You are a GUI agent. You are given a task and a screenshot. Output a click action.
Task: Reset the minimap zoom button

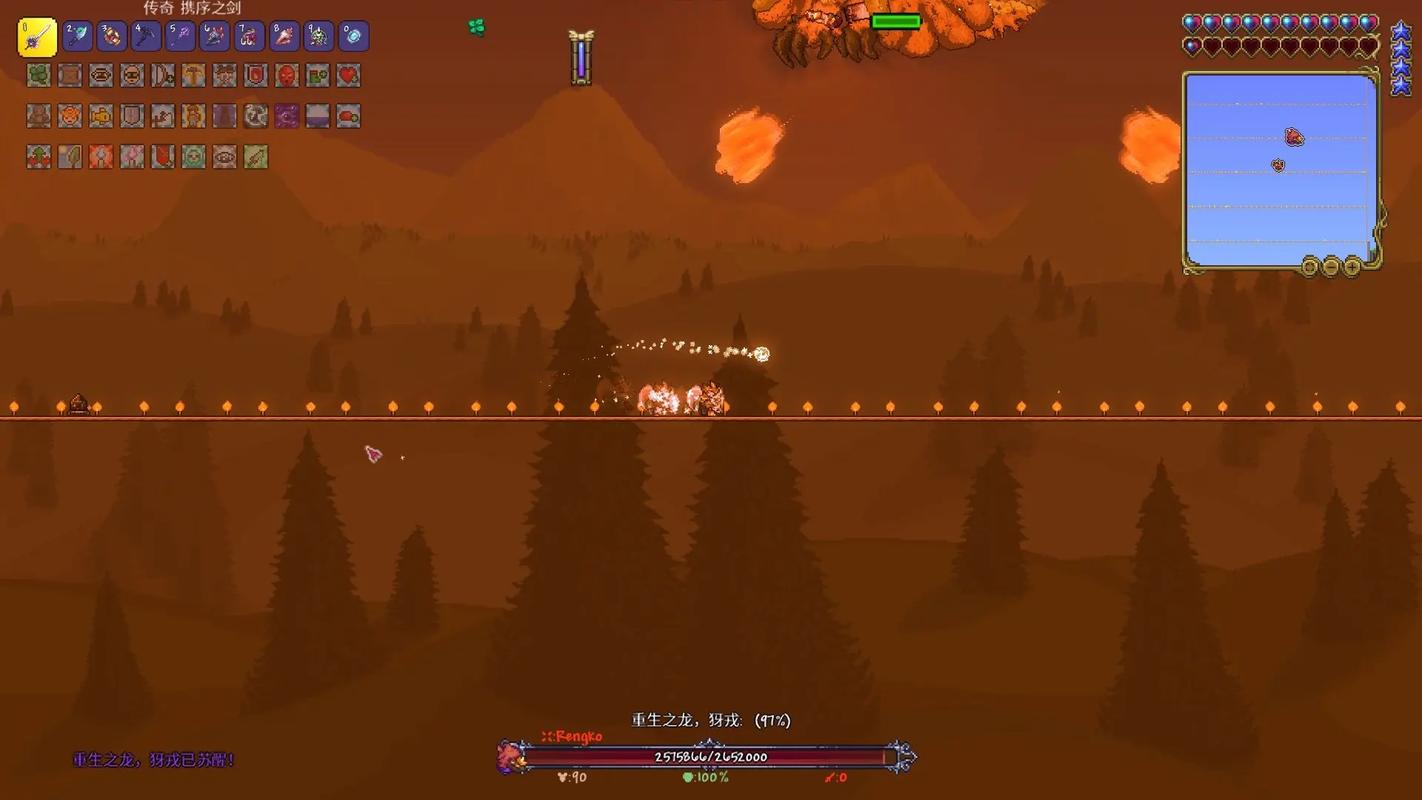(x=1310, y=266)
